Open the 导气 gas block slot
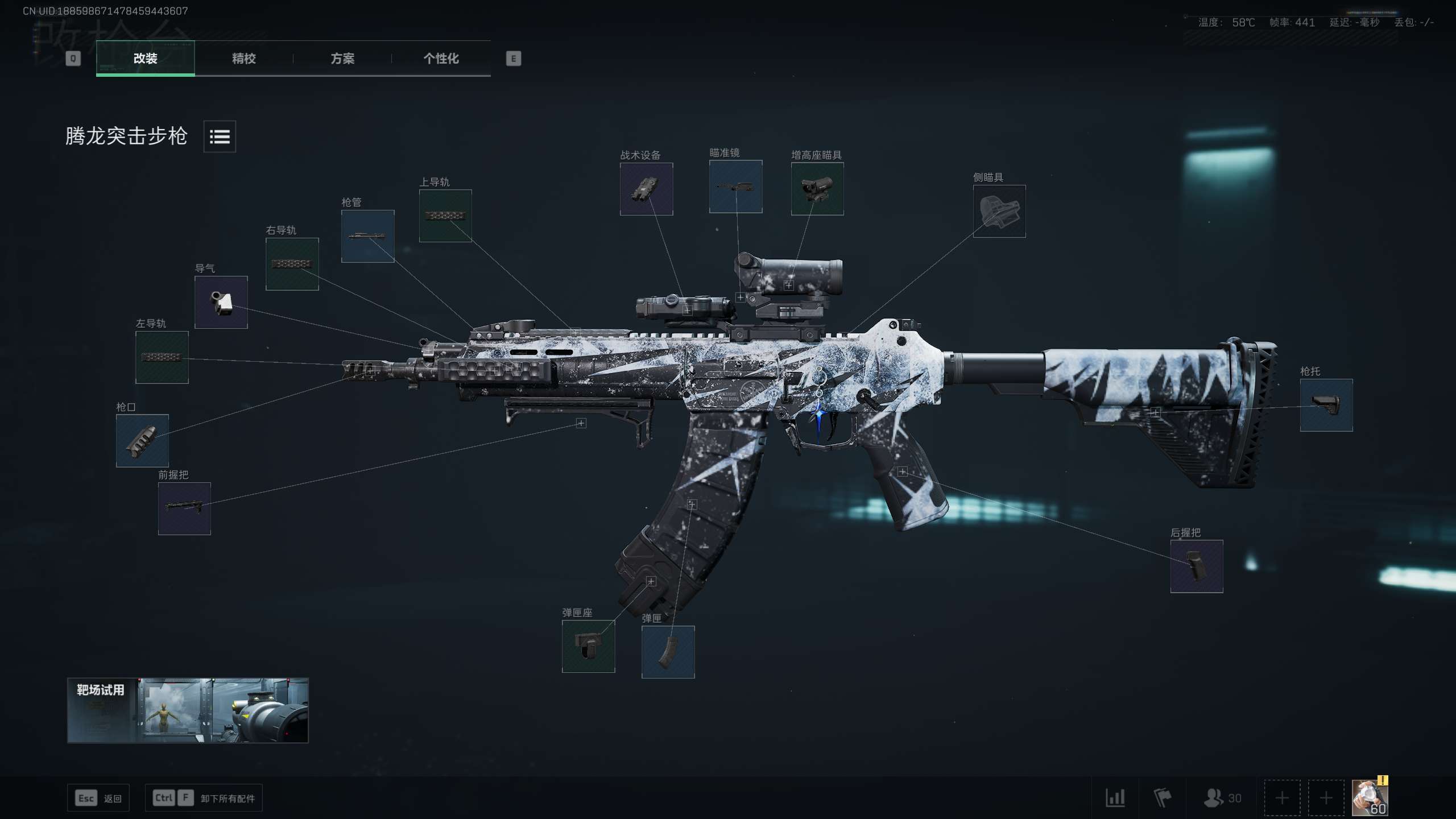1456x819 pixels. 221,302
